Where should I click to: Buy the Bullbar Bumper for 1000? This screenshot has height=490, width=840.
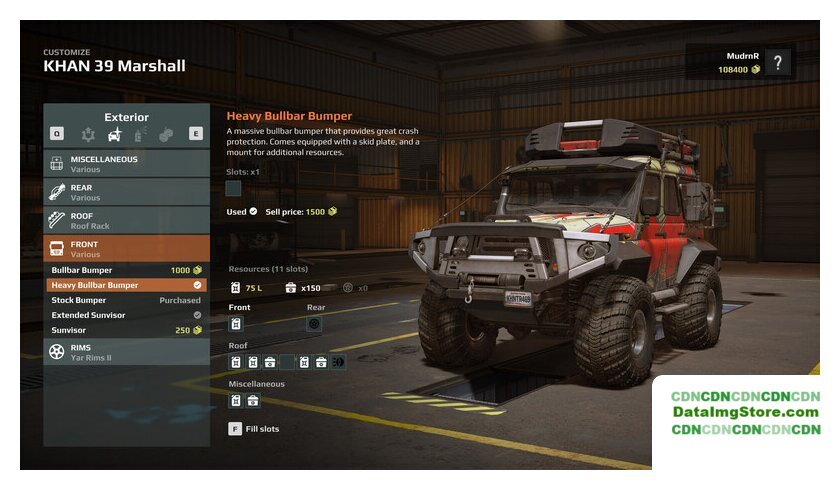(x=126, y=270)
